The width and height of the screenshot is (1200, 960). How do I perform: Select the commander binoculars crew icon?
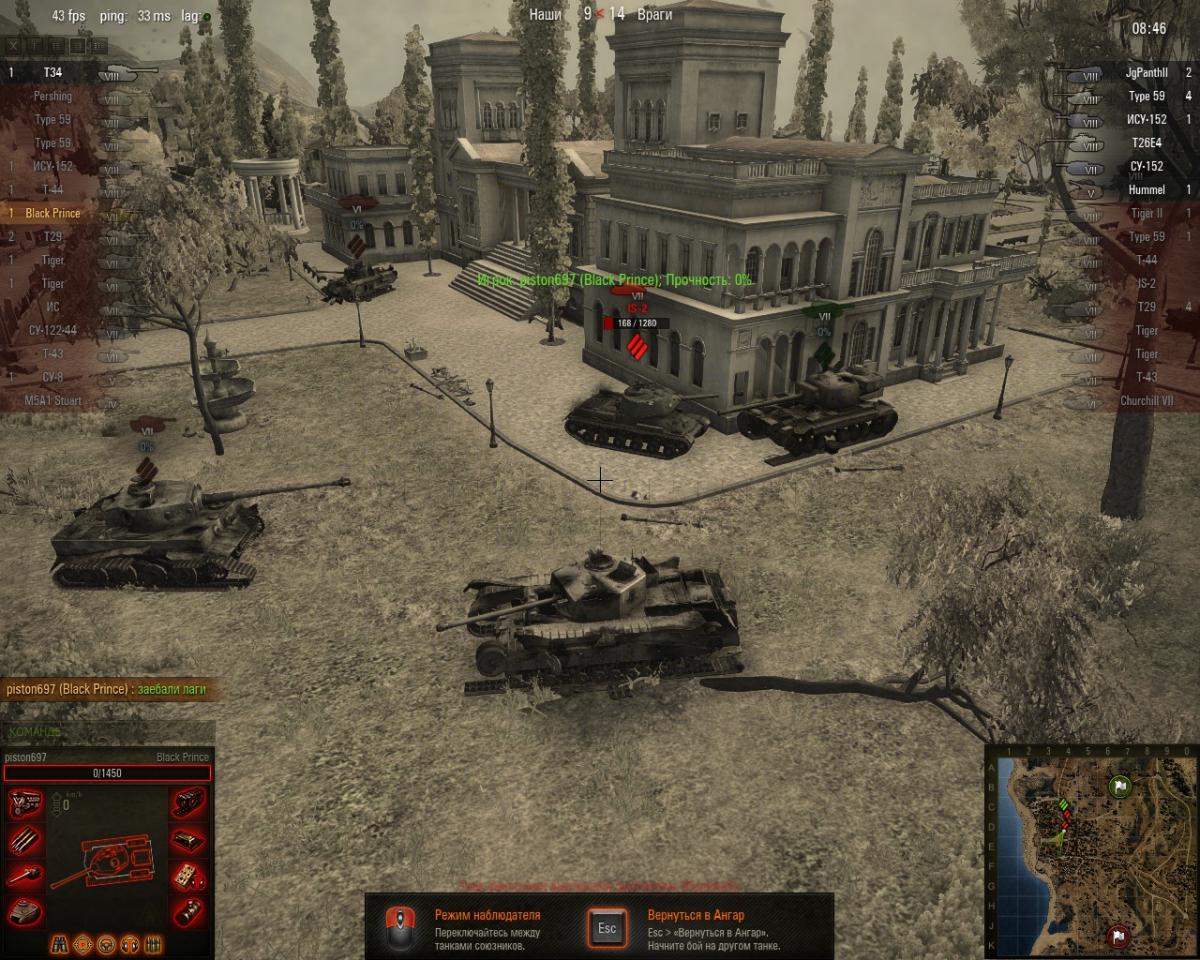61,943
